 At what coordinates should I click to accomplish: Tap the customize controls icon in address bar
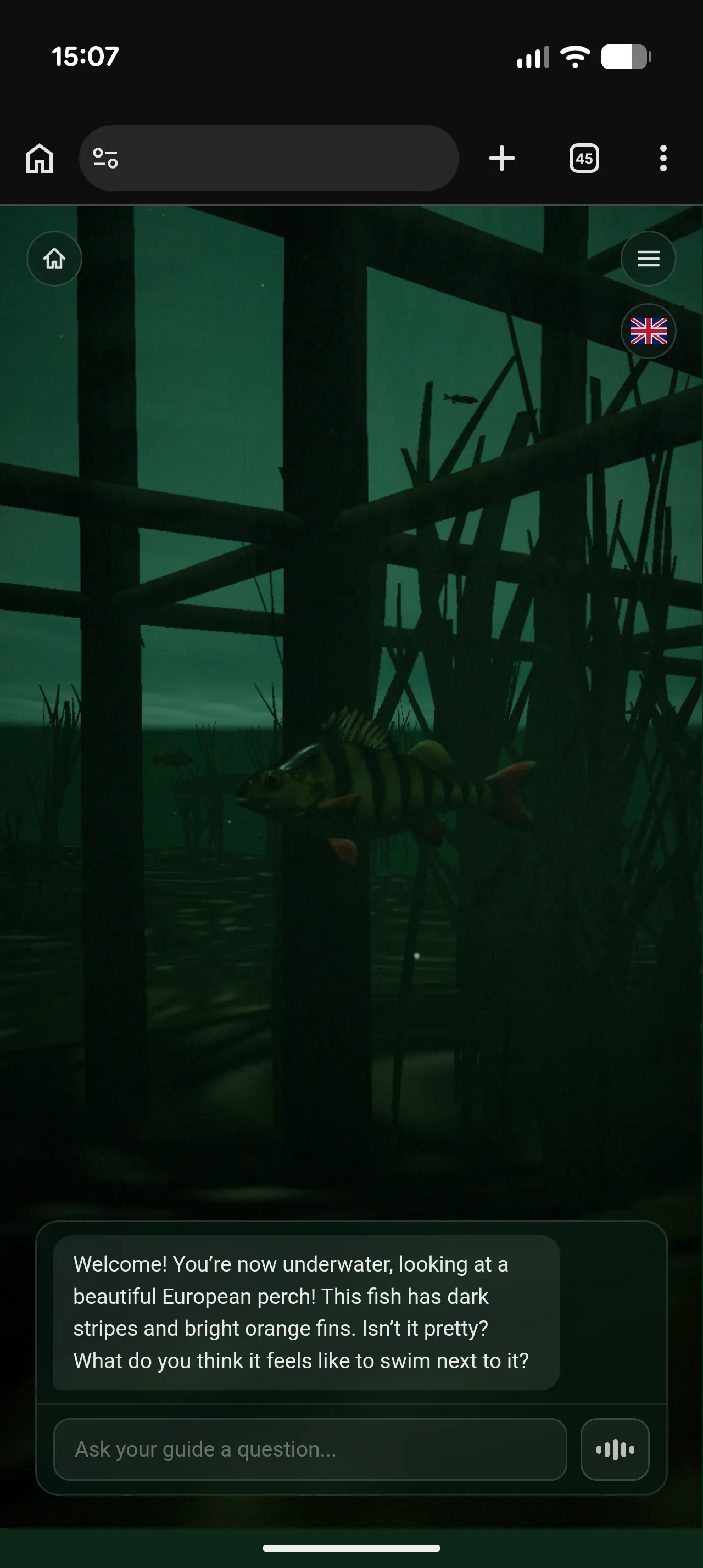pyautogui.click(x=105, y=158)
